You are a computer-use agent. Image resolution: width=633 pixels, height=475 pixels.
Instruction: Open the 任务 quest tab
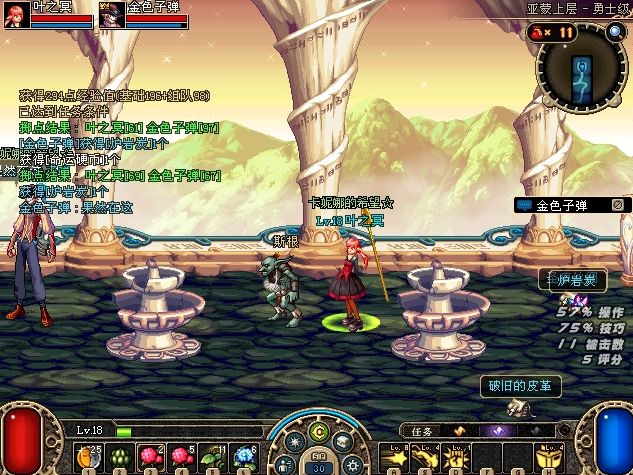tap(421, 431)
